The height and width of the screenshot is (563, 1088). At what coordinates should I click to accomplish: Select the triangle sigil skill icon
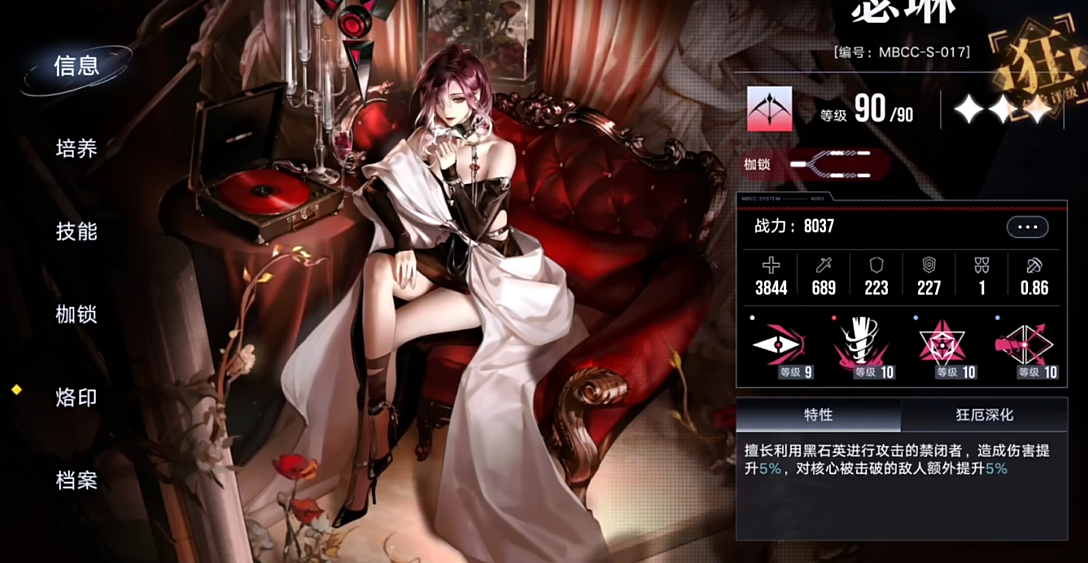[x=943, y=347]
